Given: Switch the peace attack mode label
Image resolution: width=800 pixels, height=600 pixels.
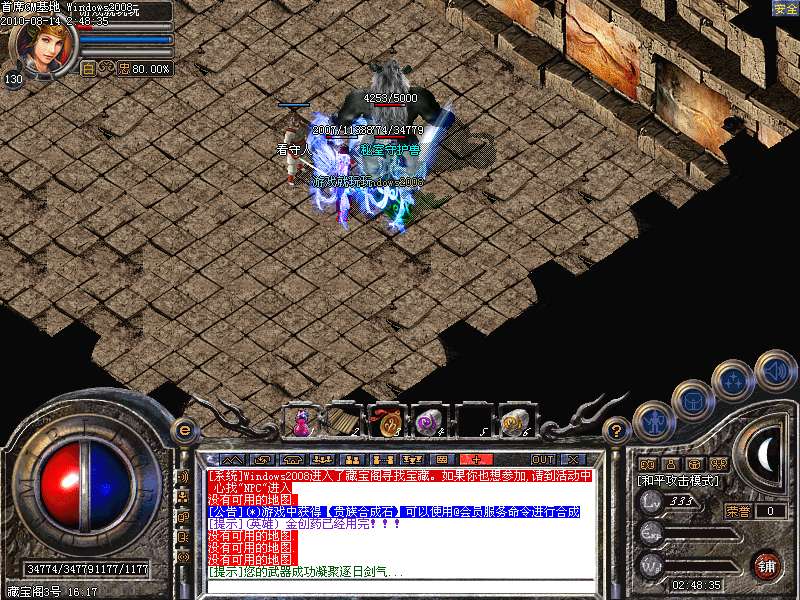Looking at the screenshot, I should click(678, 480).
